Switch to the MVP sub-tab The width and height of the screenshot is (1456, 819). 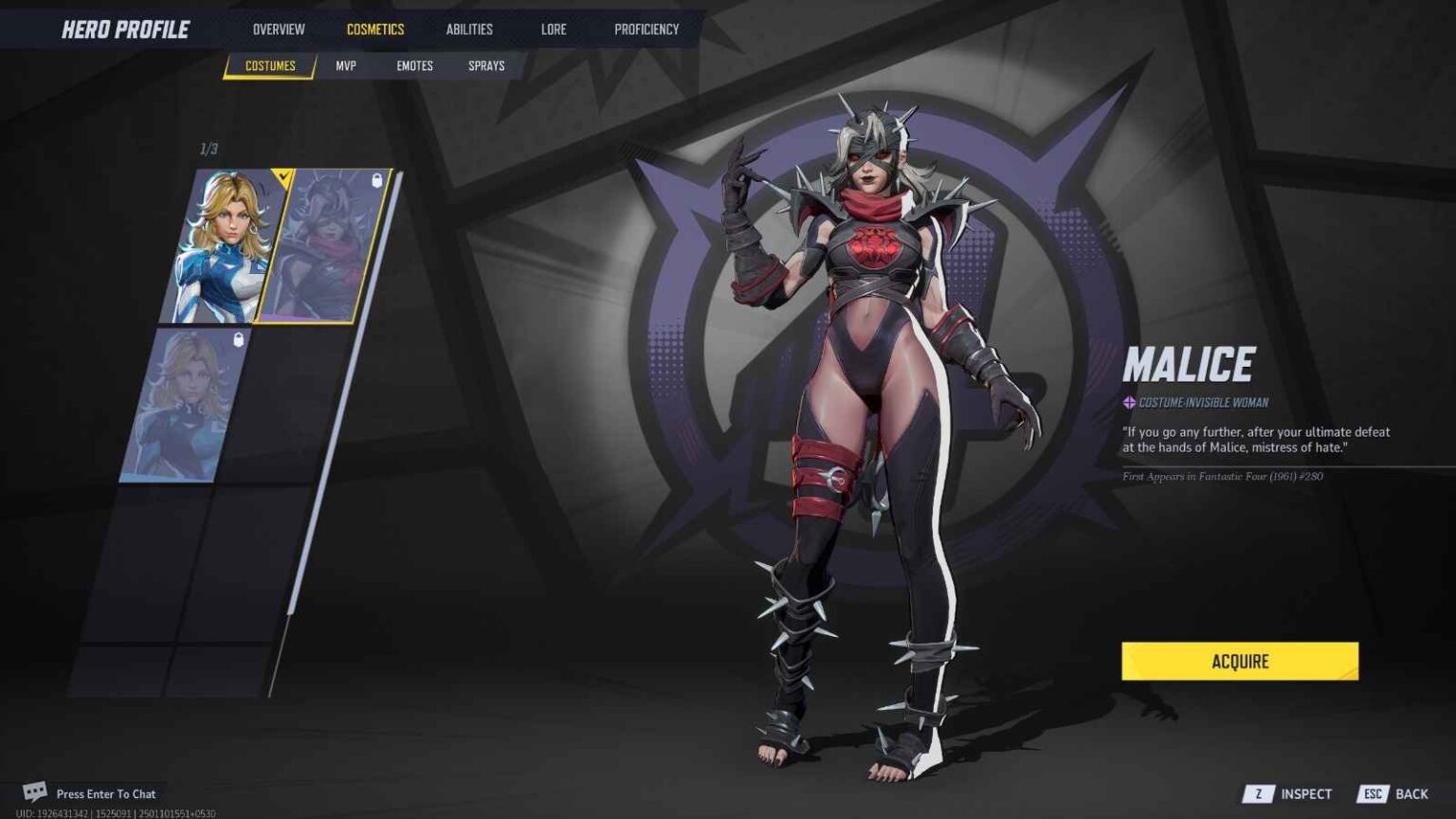[346, 65]
